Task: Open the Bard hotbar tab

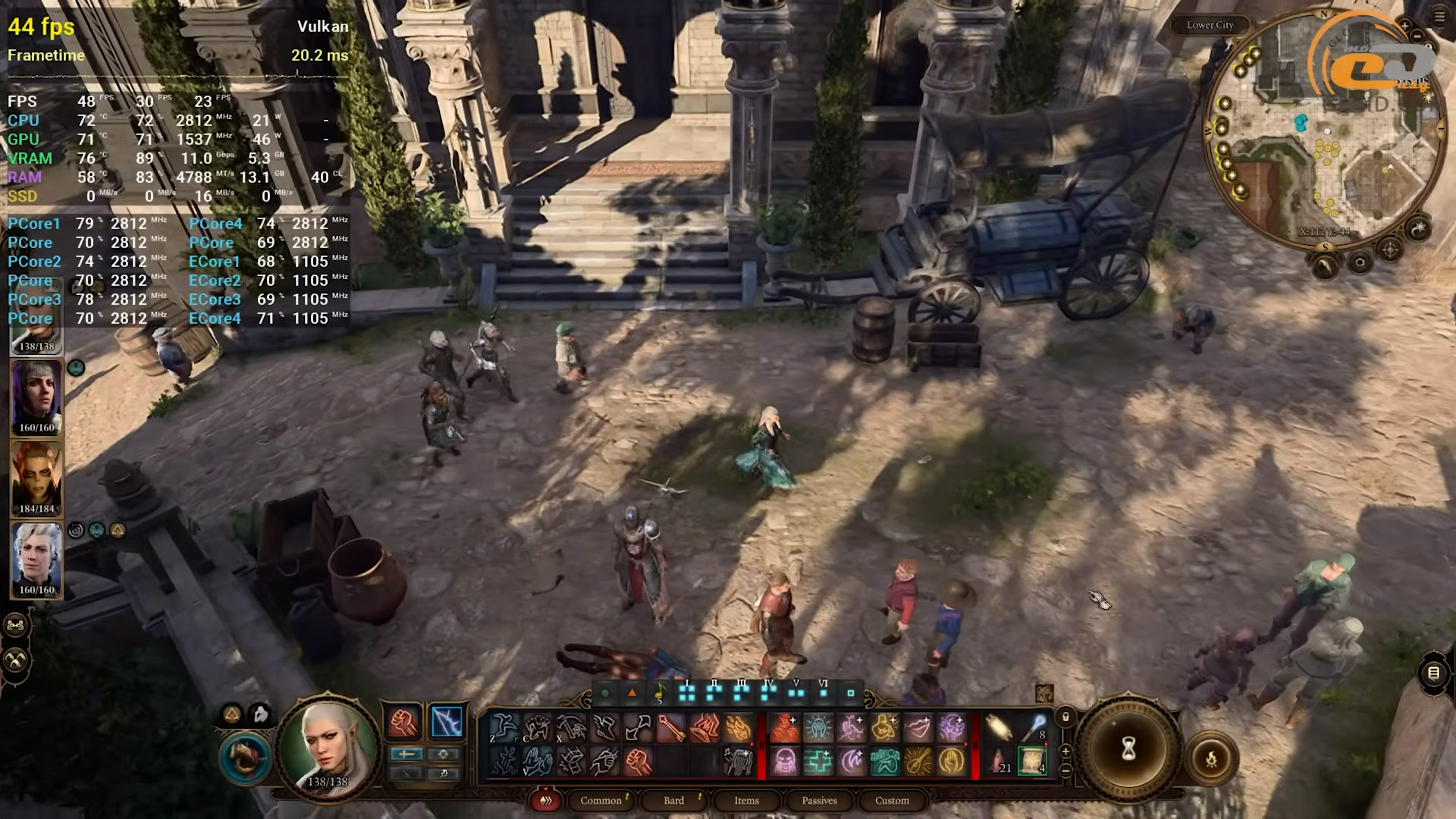Action: [x=673, y=801]
